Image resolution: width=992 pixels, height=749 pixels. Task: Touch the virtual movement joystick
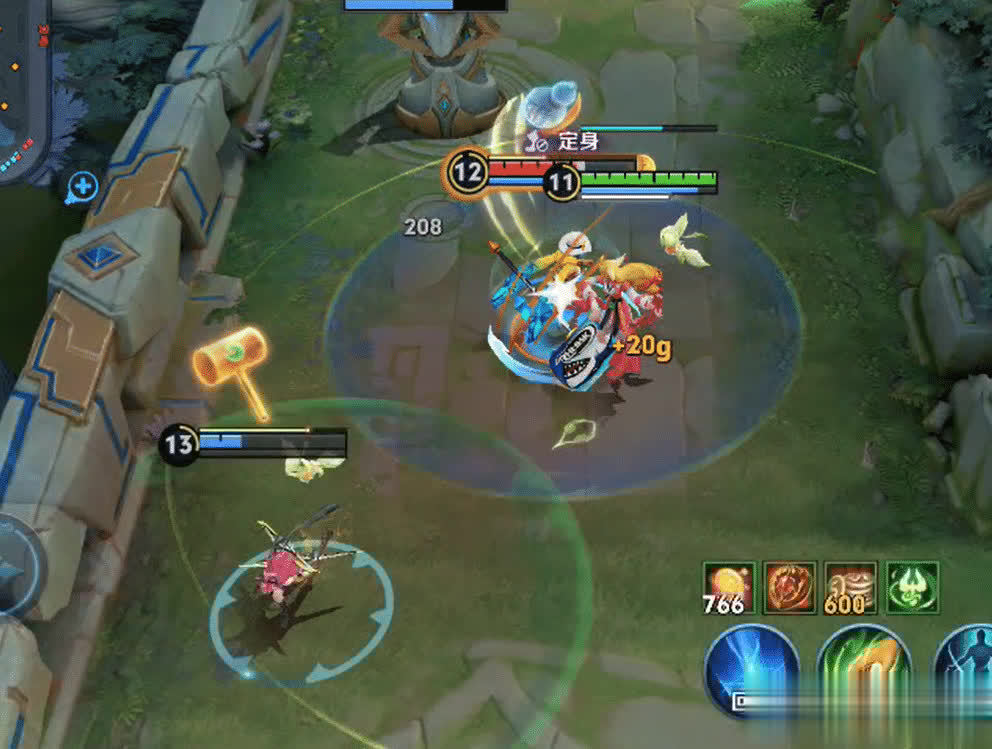(x=15, y=567)
